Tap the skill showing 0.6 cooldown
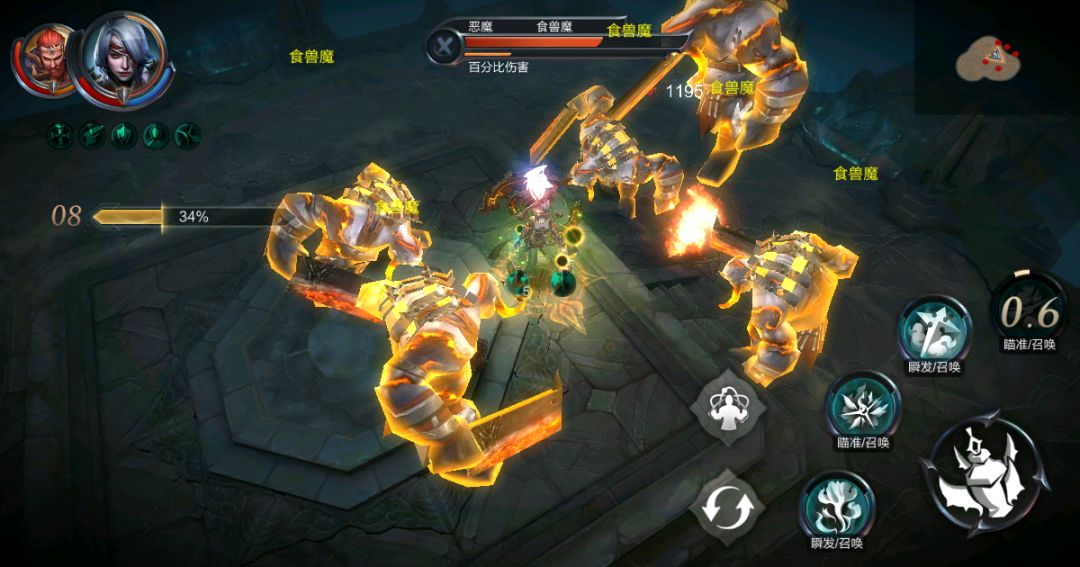This screenshot has width=1080, height=567. (1029, 312)
